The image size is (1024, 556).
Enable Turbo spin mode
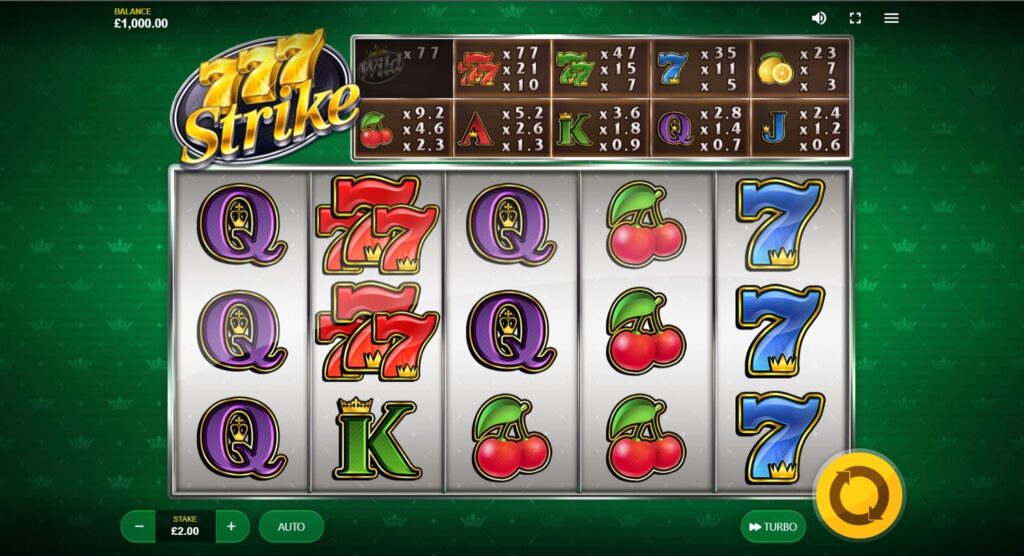pyautogui.click(x=773, y=526)
